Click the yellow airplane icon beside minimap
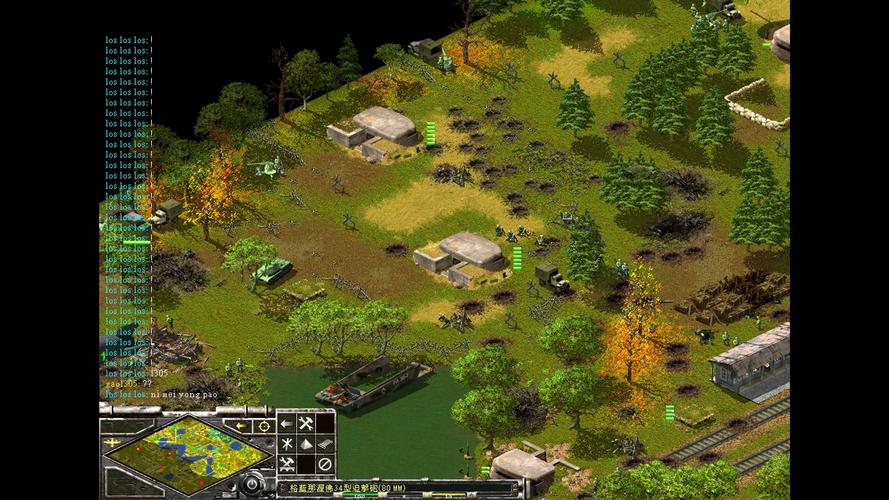This screenshot has width=889, height=500. click(110, 441)
